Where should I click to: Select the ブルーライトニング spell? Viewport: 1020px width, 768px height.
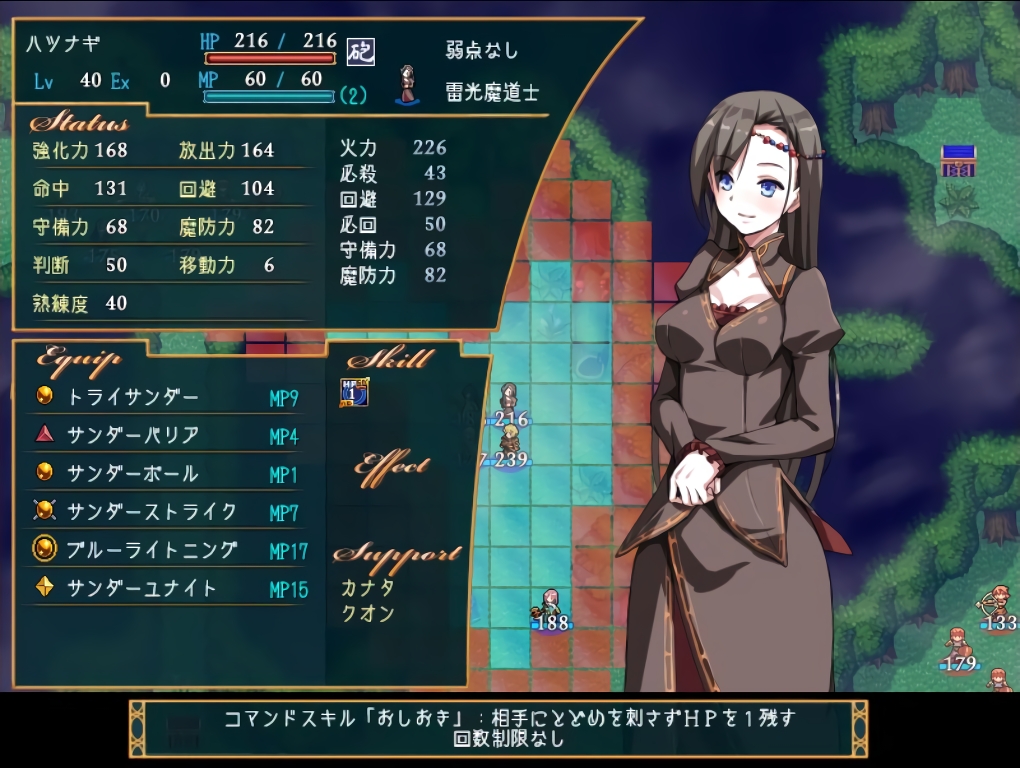coord(152,550)
